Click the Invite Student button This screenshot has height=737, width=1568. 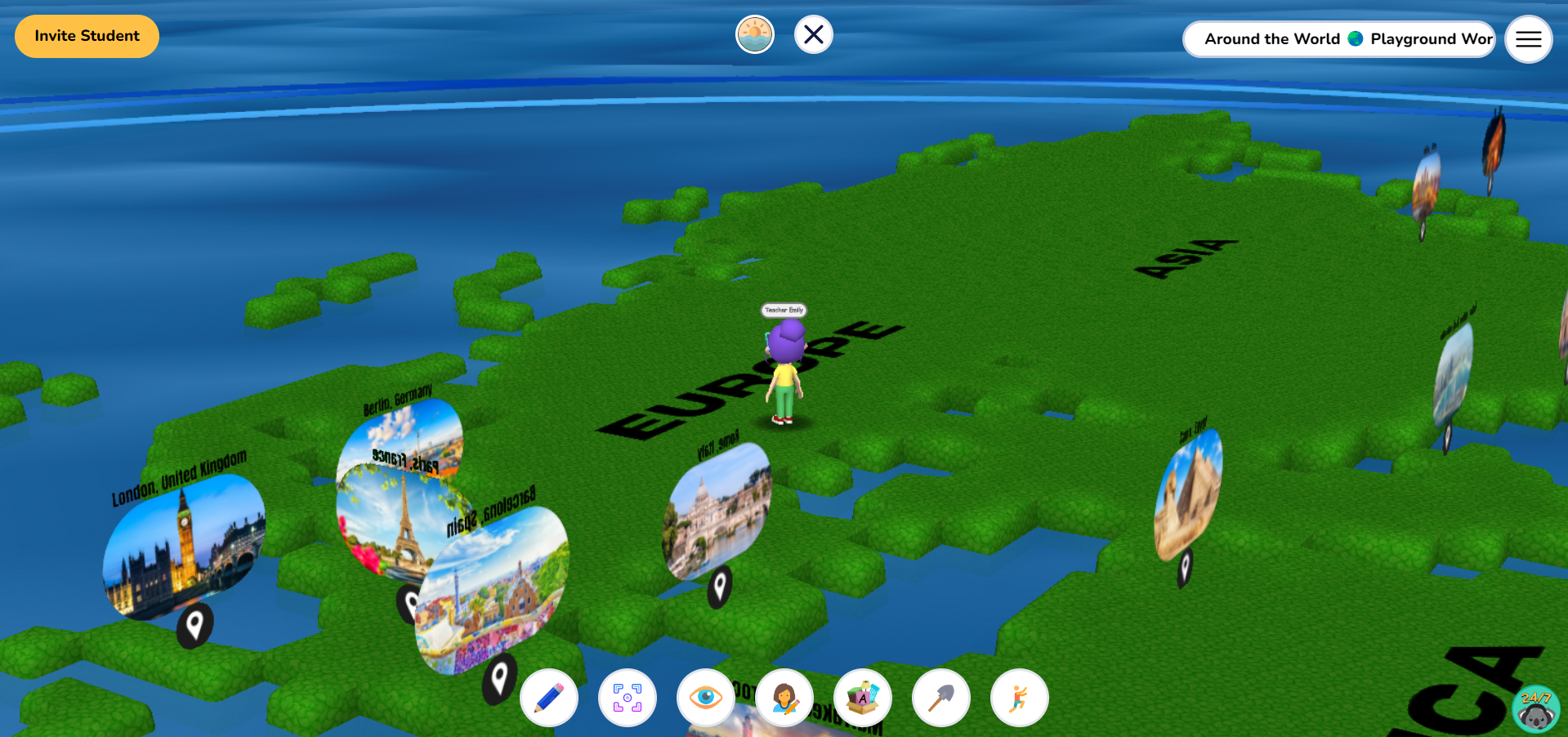pos(86,36)
